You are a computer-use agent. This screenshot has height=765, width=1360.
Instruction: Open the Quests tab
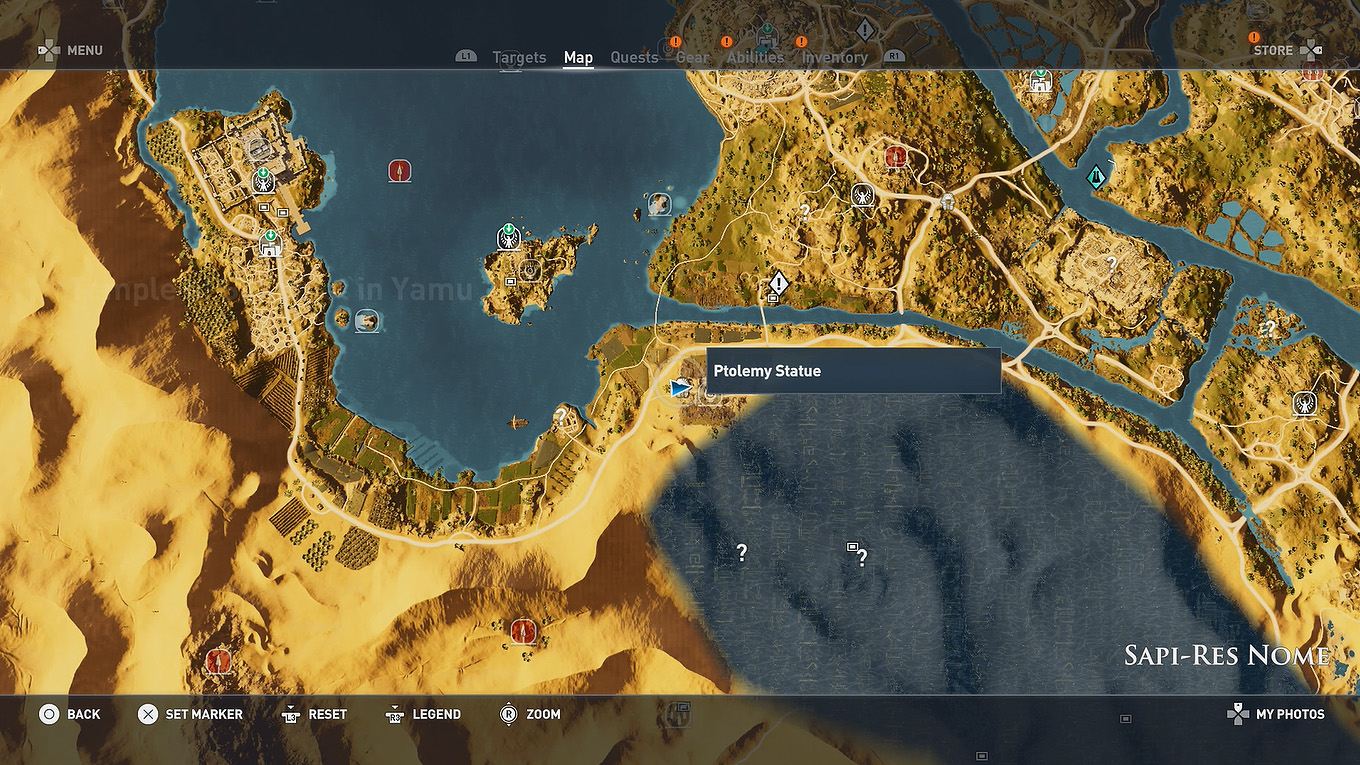point(634,57)
